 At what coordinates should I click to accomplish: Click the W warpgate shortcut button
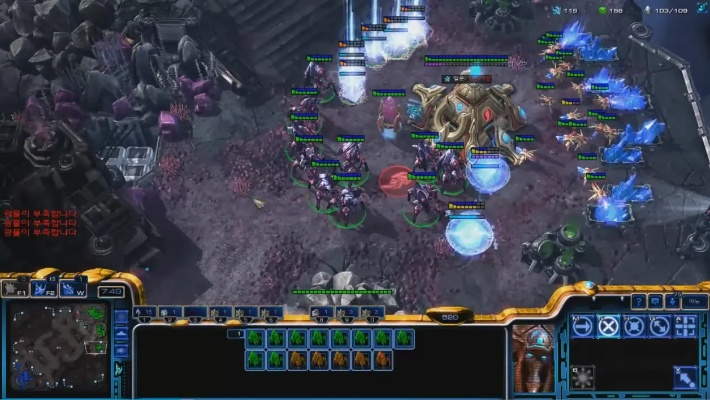(71, 289)
